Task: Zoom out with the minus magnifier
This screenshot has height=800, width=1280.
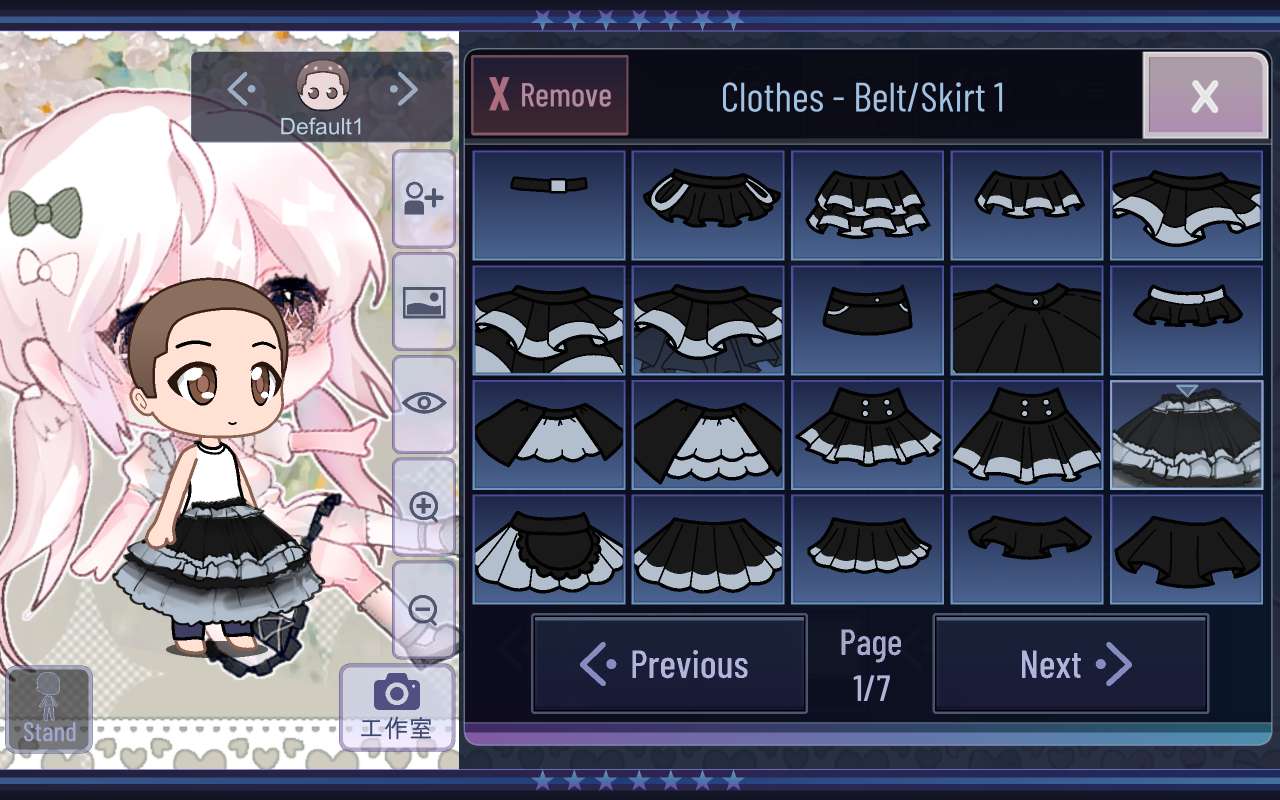Action: coord(424,609)
